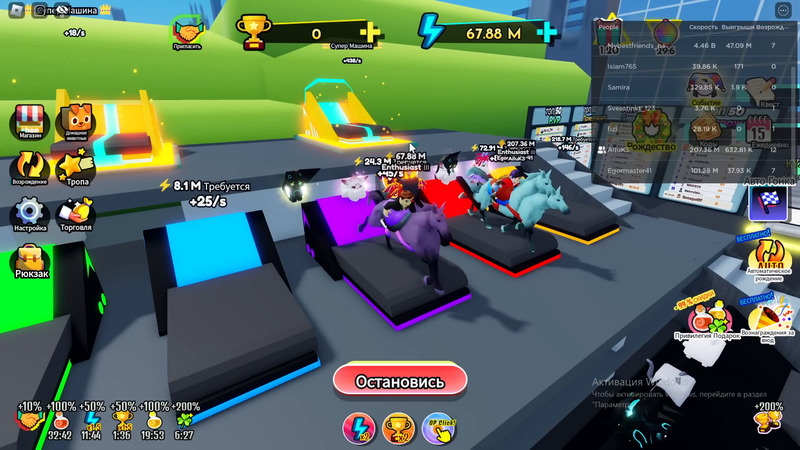This screenshot has height=450, width=800.
Task: Click the +200% trophy bonus icon
Action: click(767, 417)
